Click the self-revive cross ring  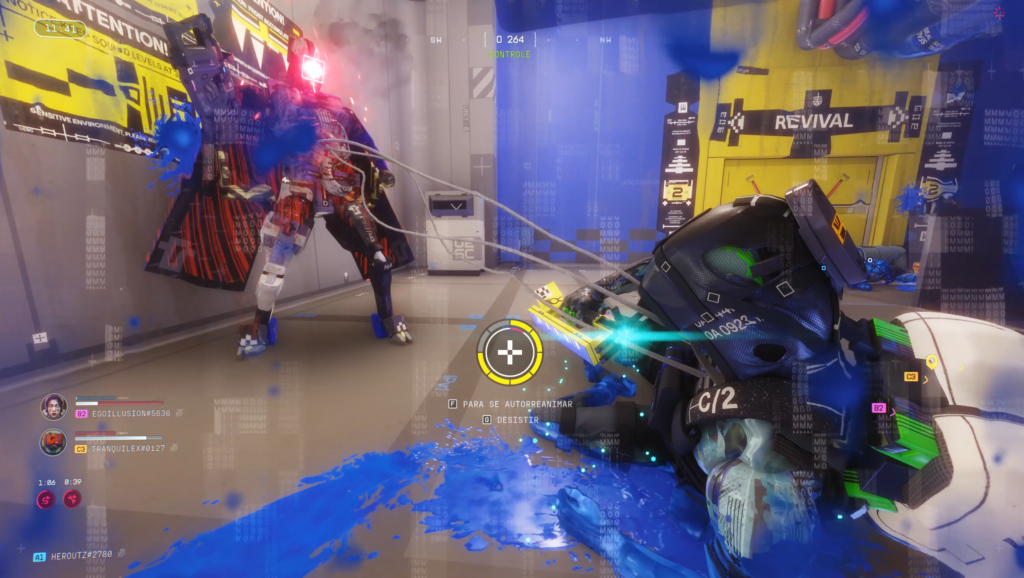[510, 353]
